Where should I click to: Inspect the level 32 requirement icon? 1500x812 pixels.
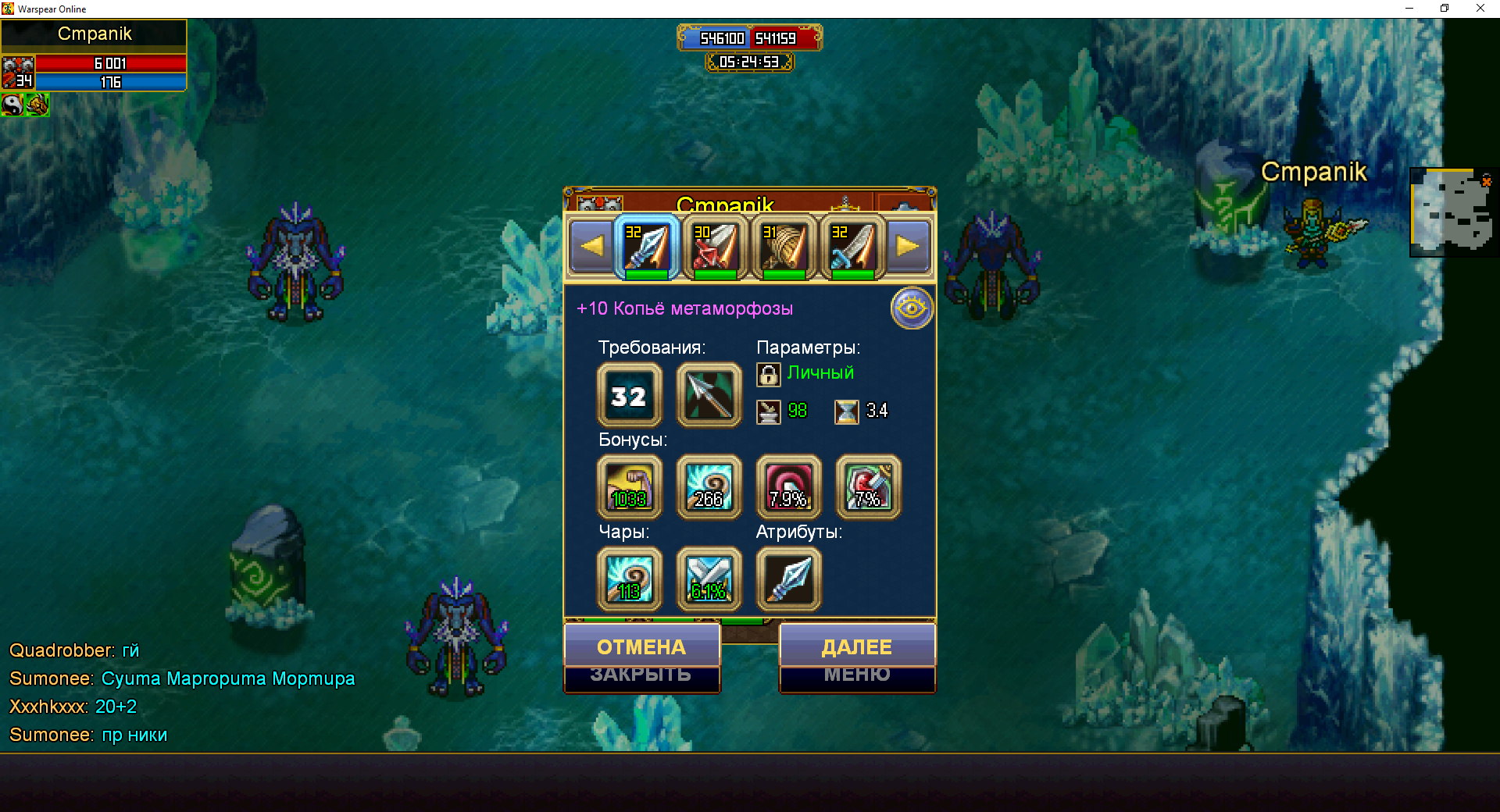[629, 395]
